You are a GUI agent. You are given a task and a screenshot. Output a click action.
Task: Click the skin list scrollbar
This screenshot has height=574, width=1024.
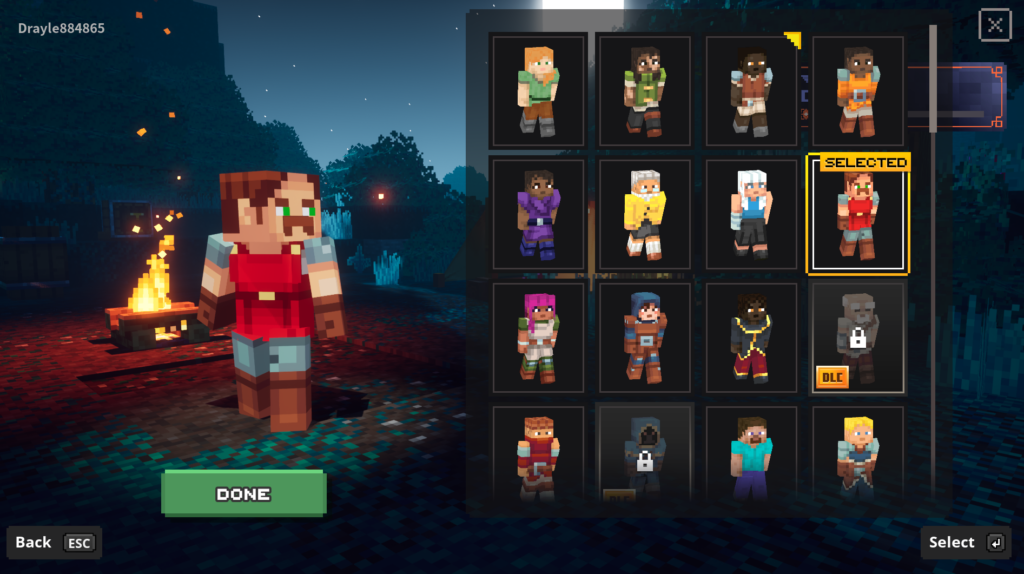pyautogui.click(x=933, y=80)
